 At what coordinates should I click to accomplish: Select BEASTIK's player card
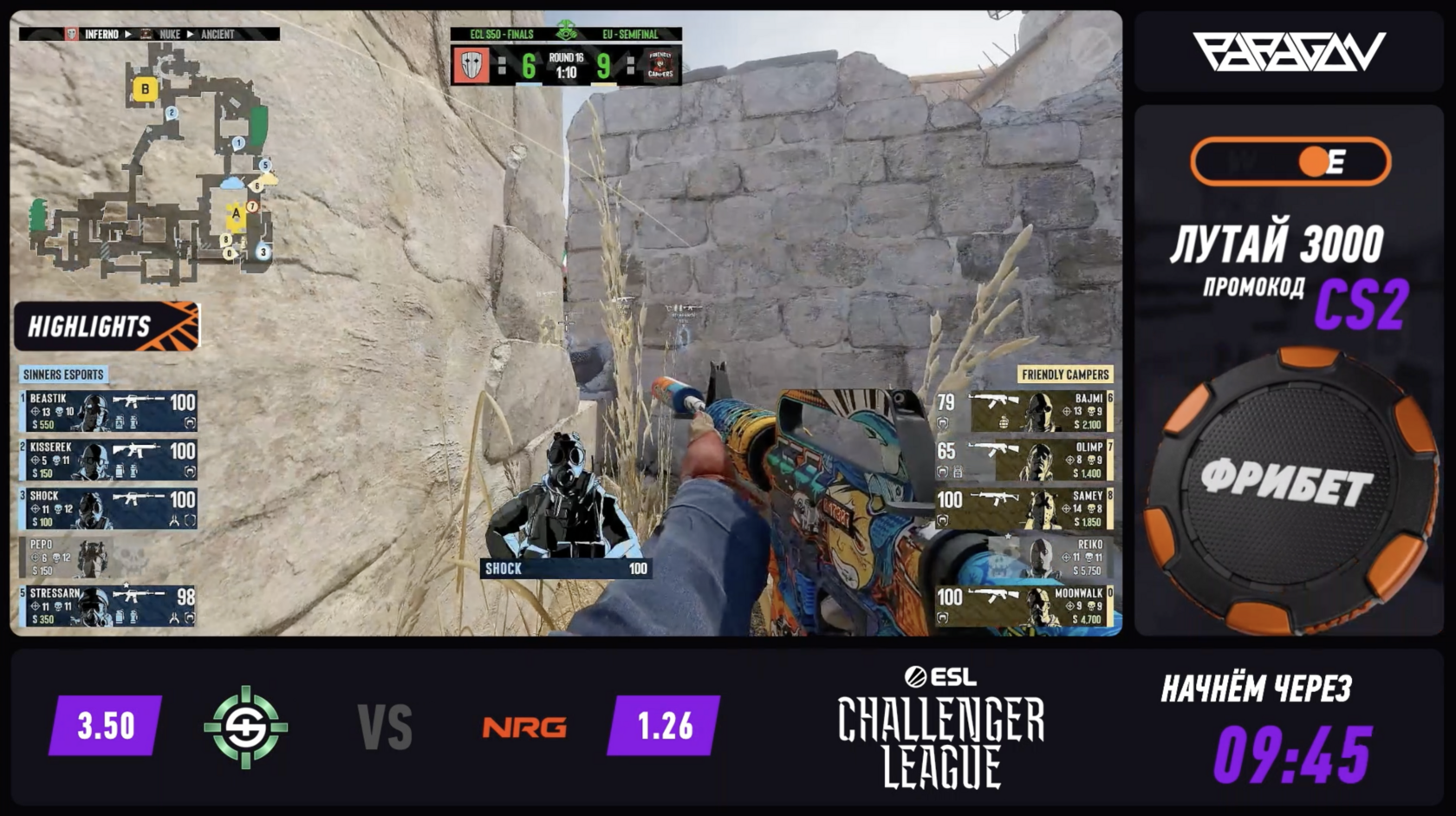click(x=108, y=411)
